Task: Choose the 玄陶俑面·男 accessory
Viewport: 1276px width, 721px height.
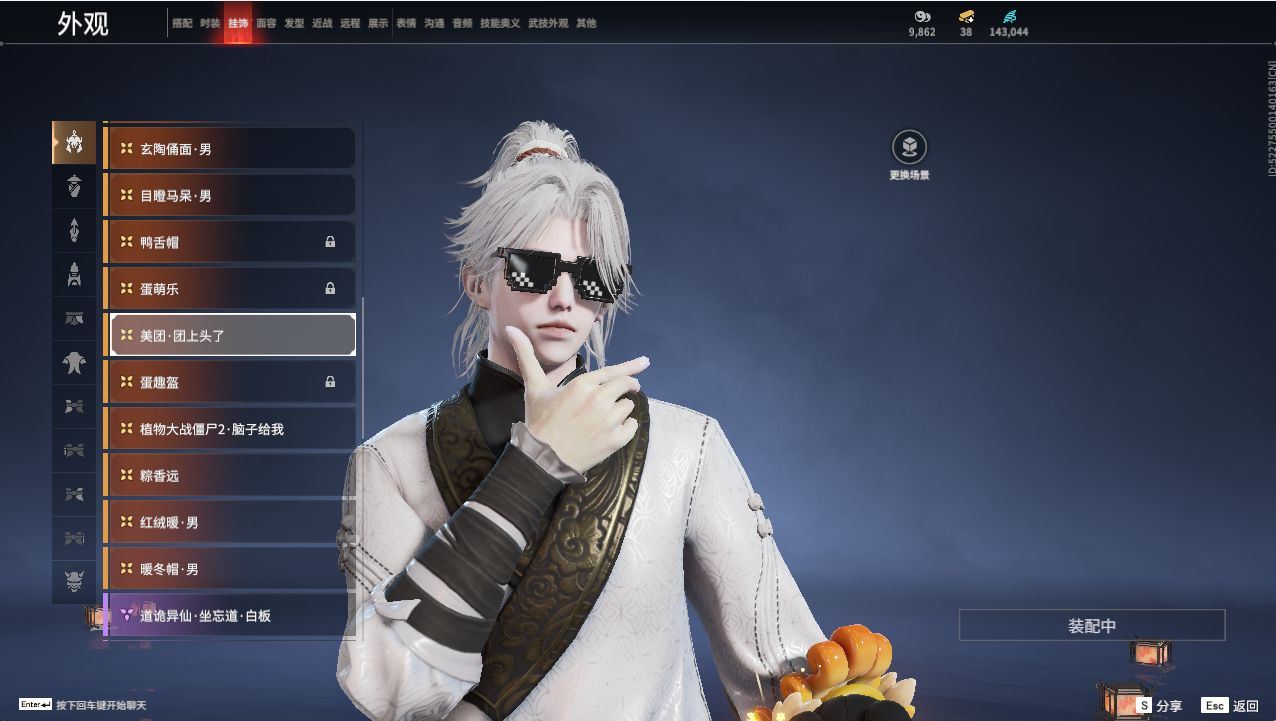Action: pos(230,149)
